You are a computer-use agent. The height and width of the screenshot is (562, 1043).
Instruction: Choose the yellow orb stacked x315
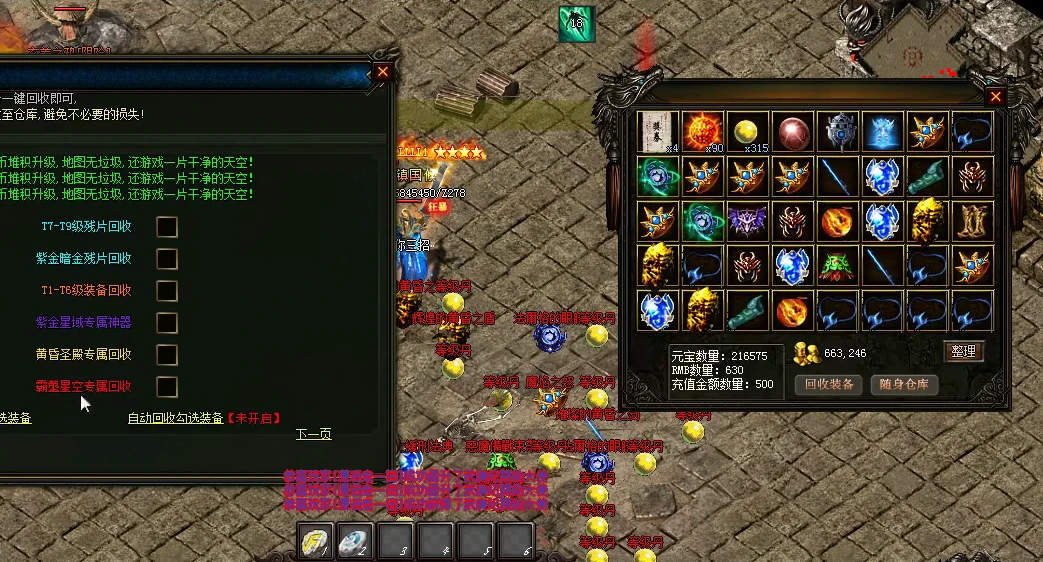[749, 132]
